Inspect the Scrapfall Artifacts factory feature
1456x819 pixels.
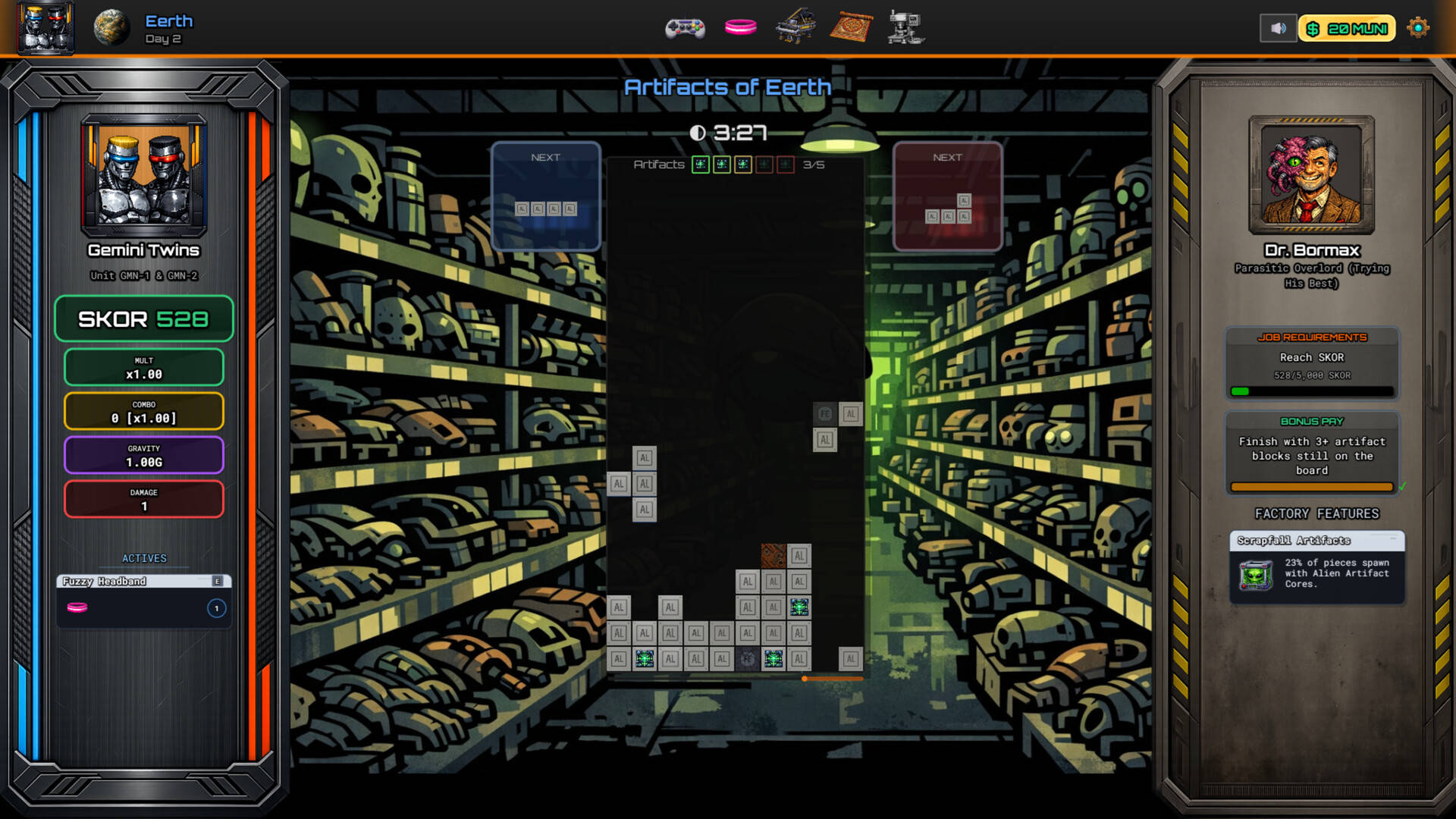(1316, 567)
